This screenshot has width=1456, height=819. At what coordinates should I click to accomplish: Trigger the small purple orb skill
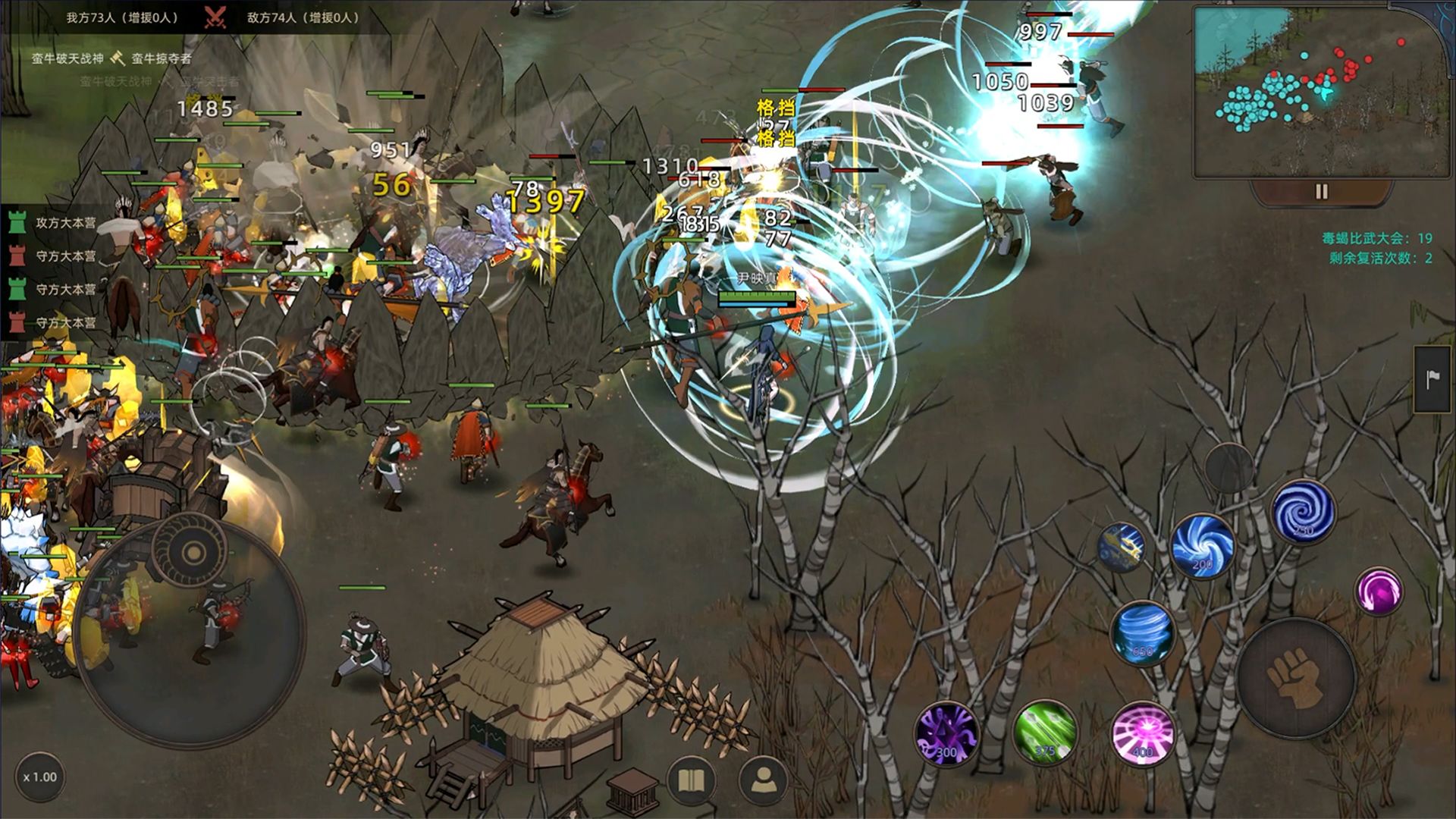1378,591
